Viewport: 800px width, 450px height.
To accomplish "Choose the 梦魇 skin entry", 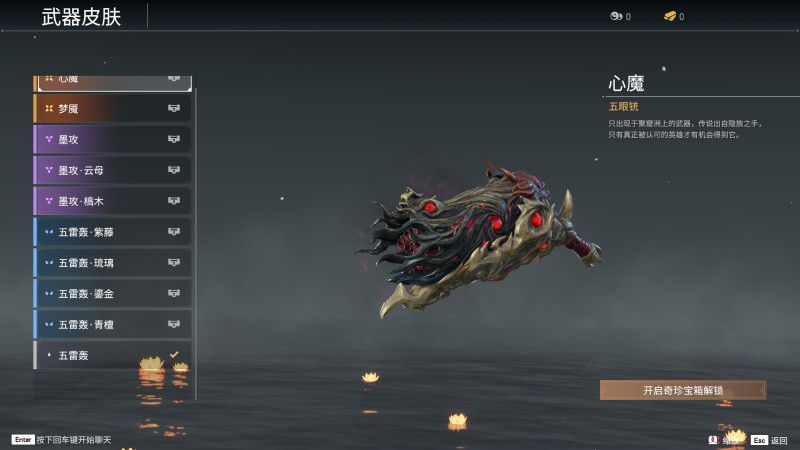I will [112, 108].
